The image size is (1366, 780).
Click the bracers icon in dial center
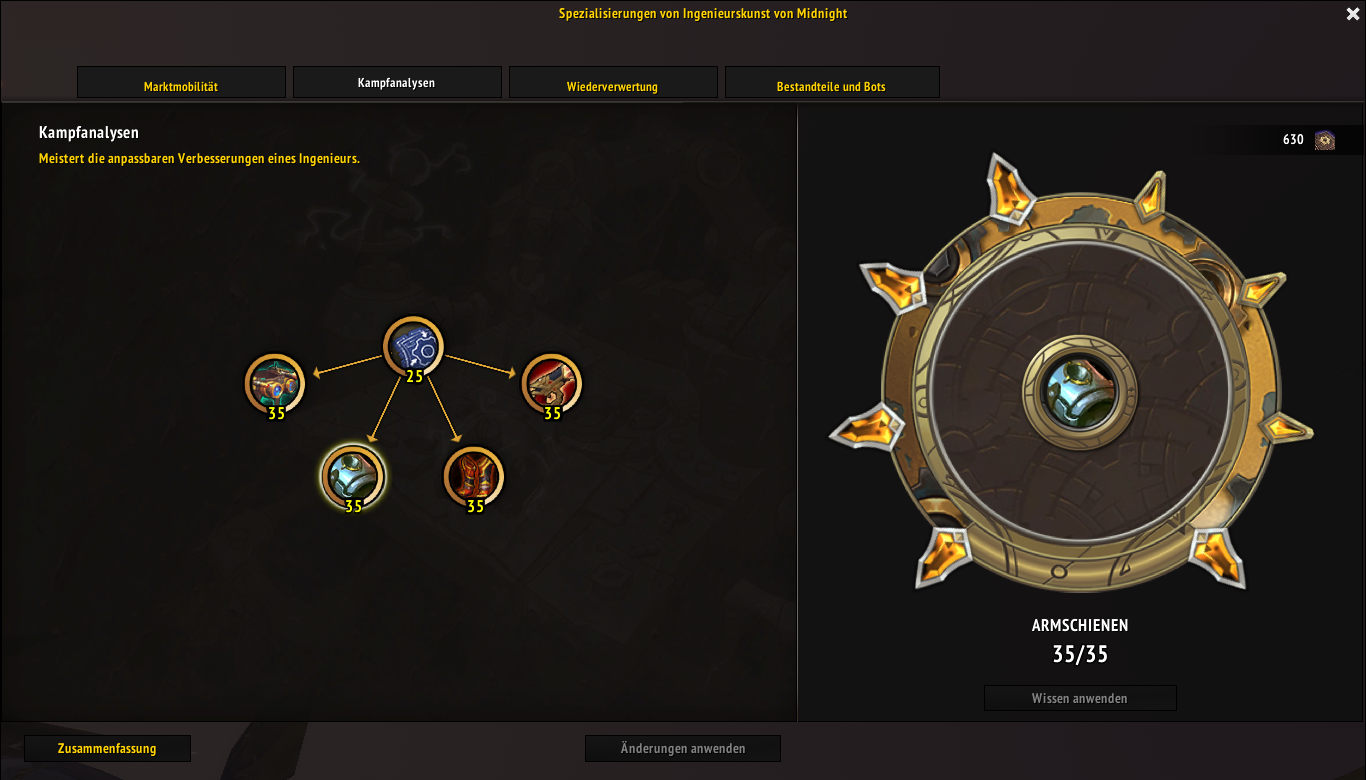tap(1080, 391)
